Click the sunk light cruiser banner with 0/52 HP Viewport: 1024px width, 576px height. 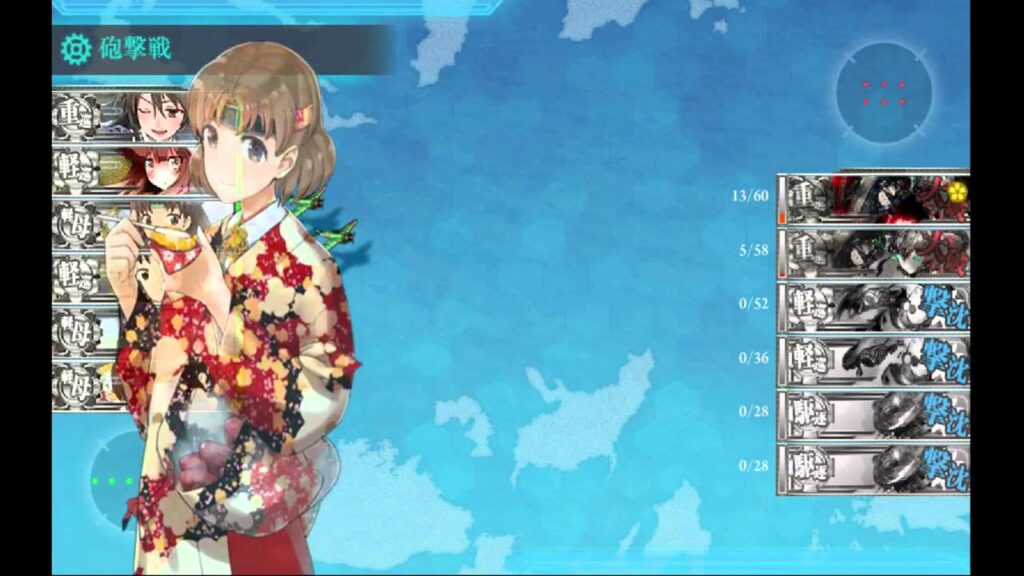click(873, 307)
